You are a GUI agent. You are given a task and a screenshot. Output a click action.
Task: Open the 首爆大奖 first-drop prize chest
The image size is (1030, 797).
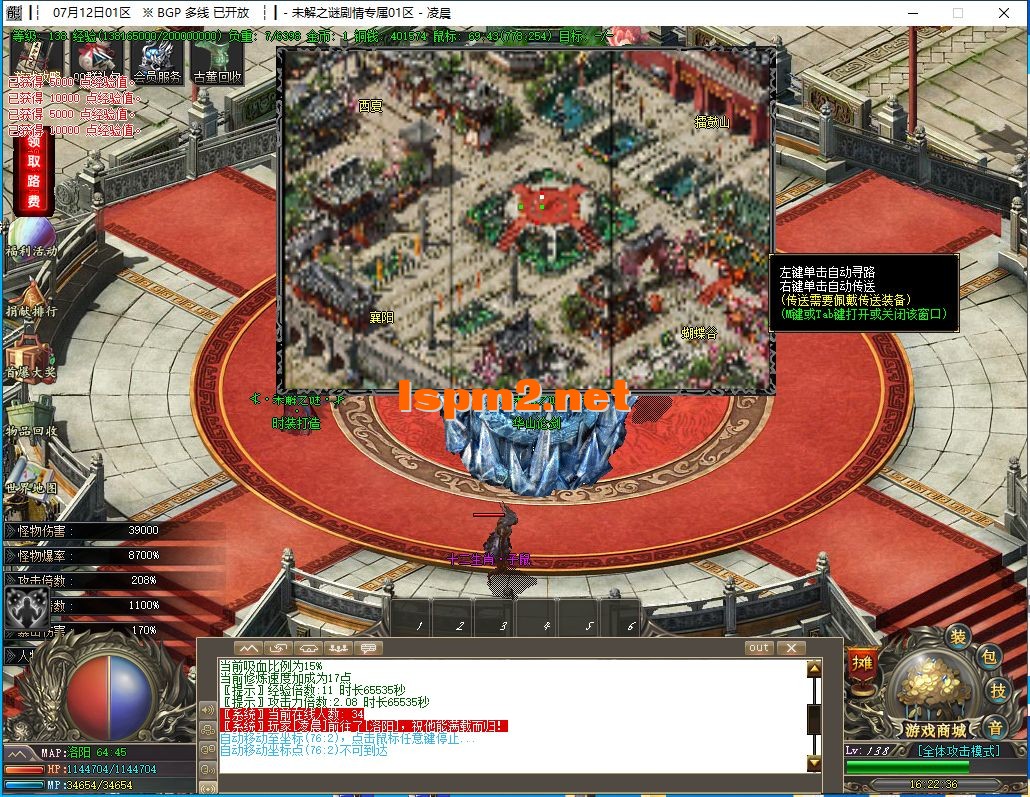(30, 356)
